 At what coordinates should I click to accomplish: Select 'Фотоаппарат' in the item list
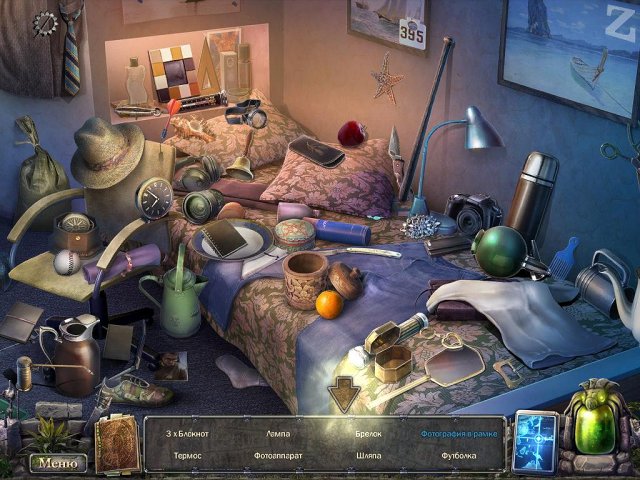pos(279,455)
